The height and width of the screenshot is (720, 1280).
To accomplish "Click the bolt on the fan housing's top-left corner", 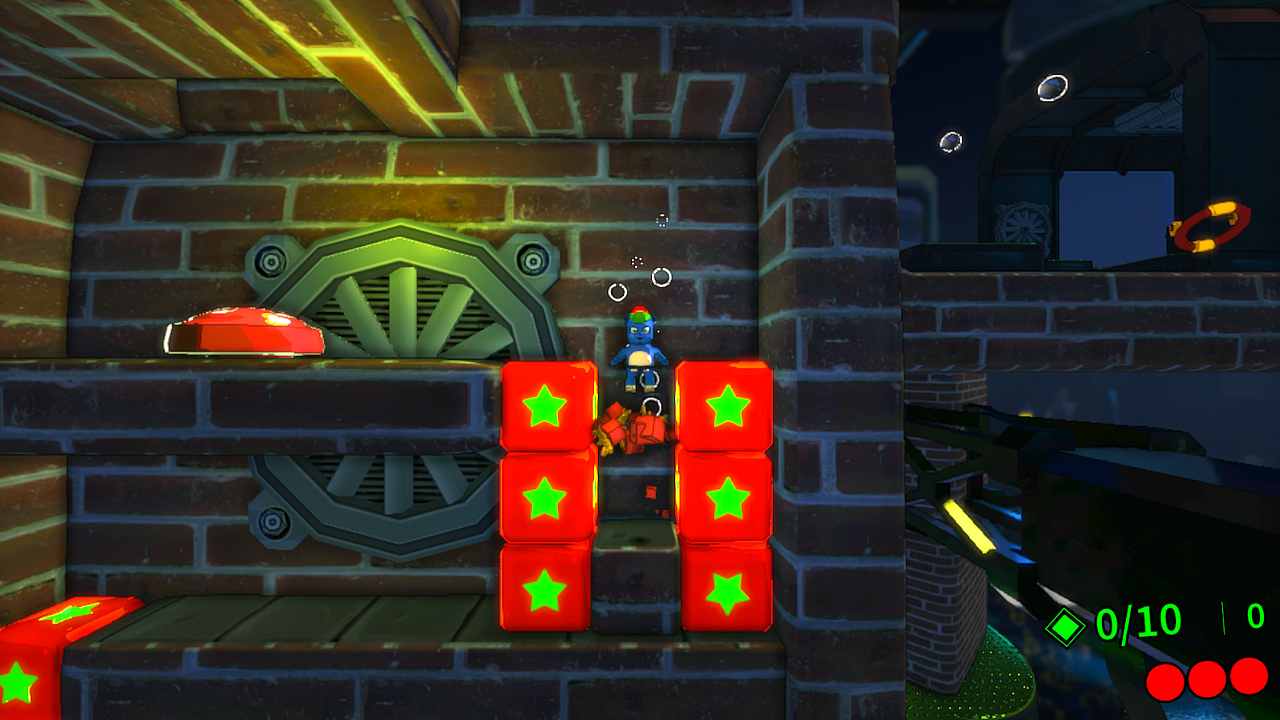I will tap(272, 262).
